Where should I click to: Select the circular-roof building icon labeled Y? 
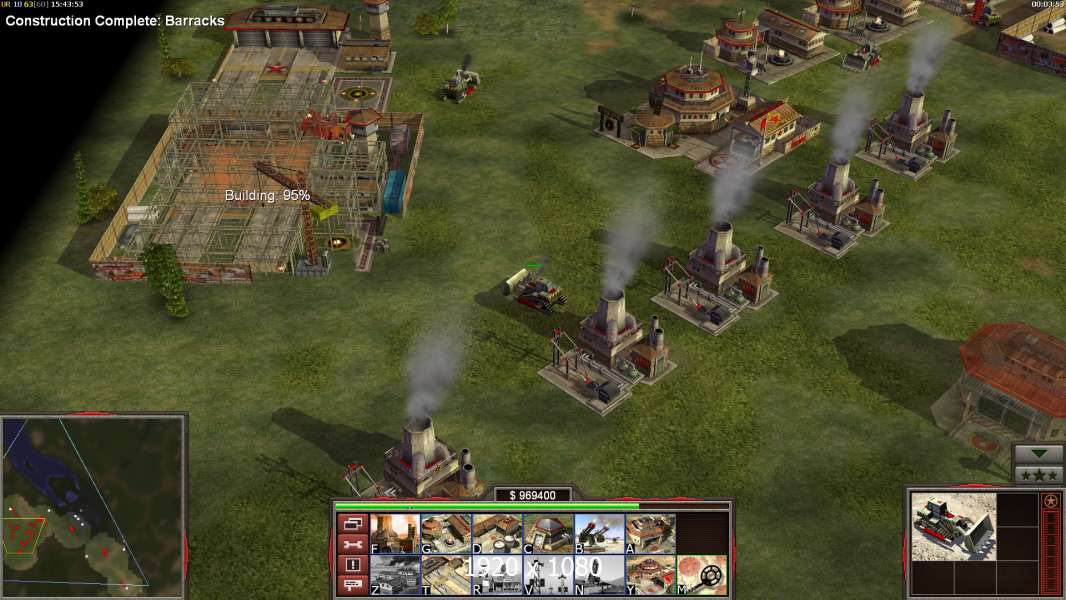tap(650, 575)
